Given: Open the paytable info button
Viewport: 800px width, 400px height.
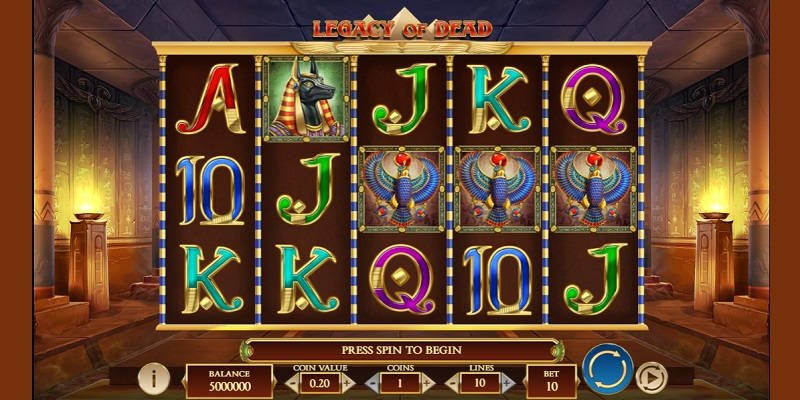Looking at the screenshot, I should (x=153, y=378).
